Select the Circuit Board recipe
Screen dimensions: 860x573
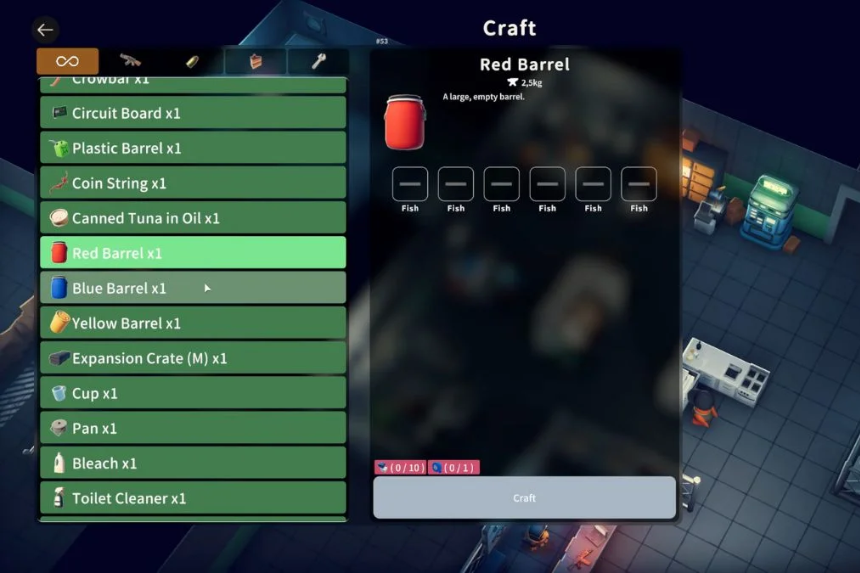point(193,113)
